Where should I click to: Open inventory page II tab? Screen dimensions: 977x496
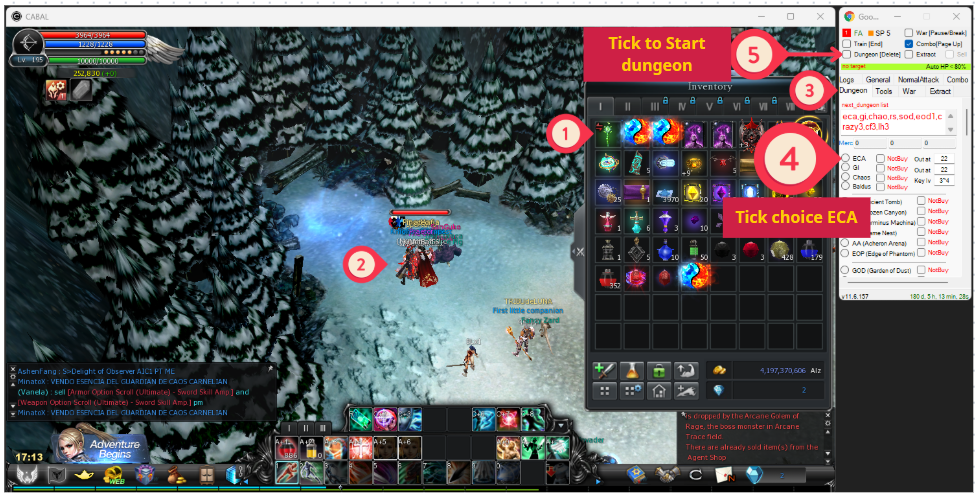point(627,106)
